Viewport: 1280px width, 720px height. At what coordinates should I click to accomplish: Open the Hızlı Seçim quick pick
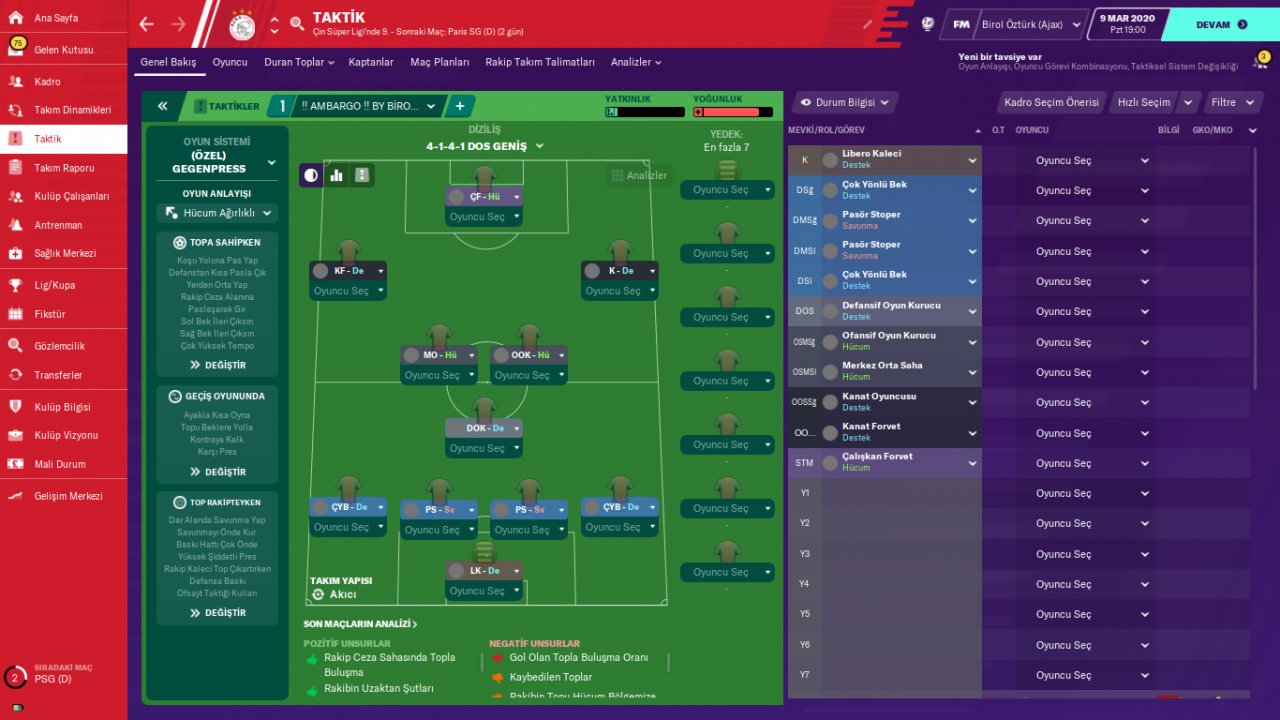tap(1144, 102)
